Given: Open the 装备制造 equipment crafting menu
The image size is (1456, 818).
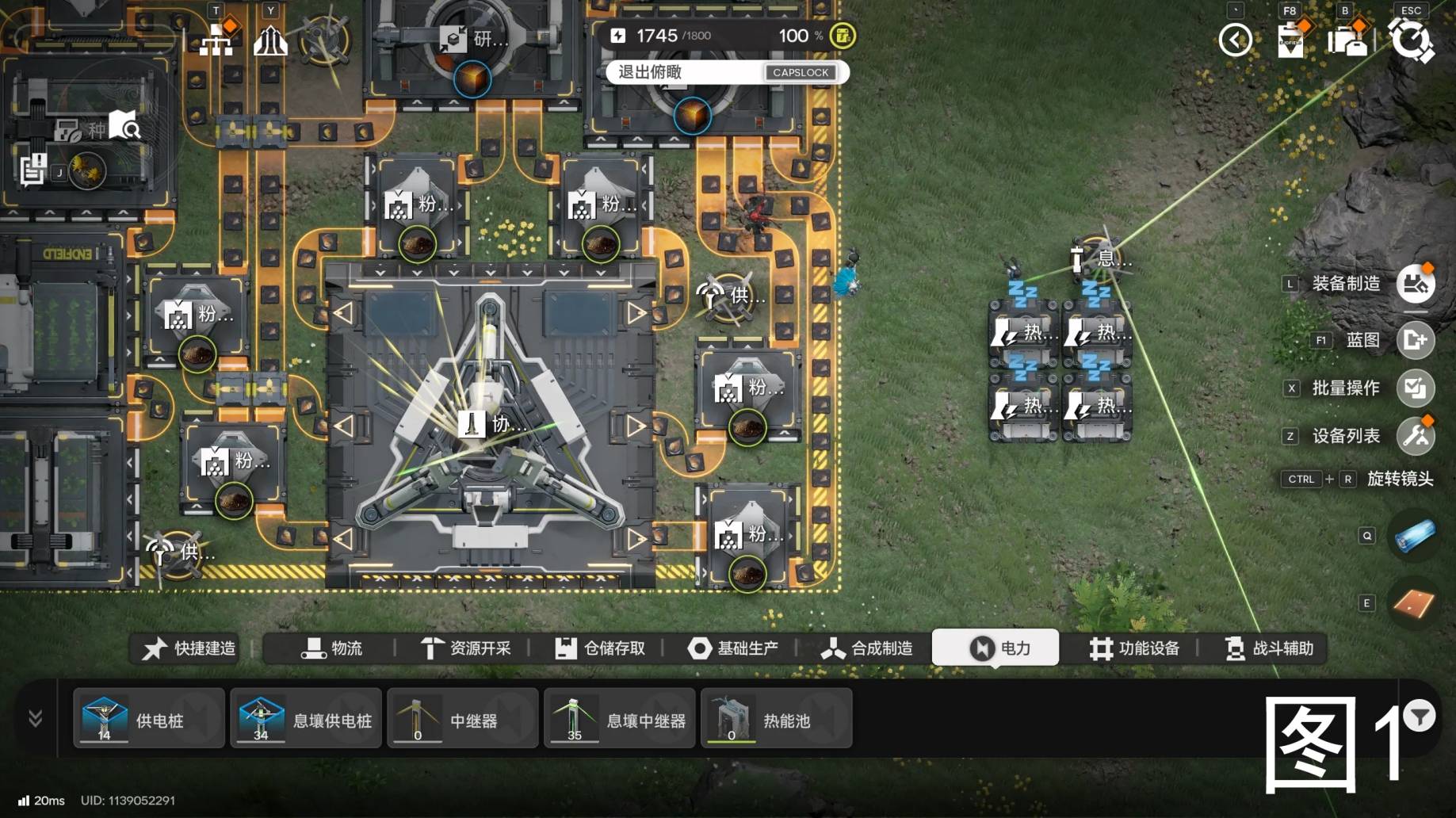Looking at the screenshot, I should (x=1415, y=284).
